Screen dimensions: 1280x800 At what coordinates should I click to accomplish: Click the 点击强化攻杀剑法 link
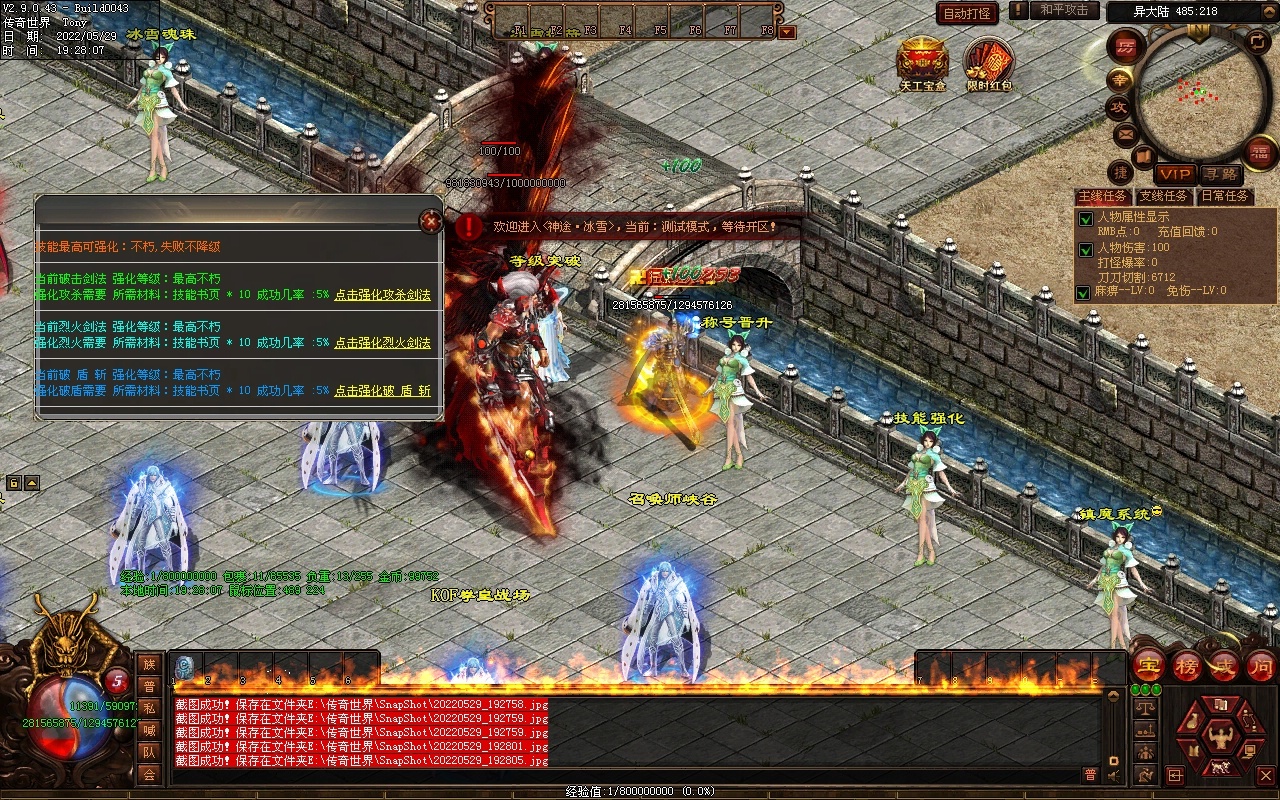[x=382, y=295]
